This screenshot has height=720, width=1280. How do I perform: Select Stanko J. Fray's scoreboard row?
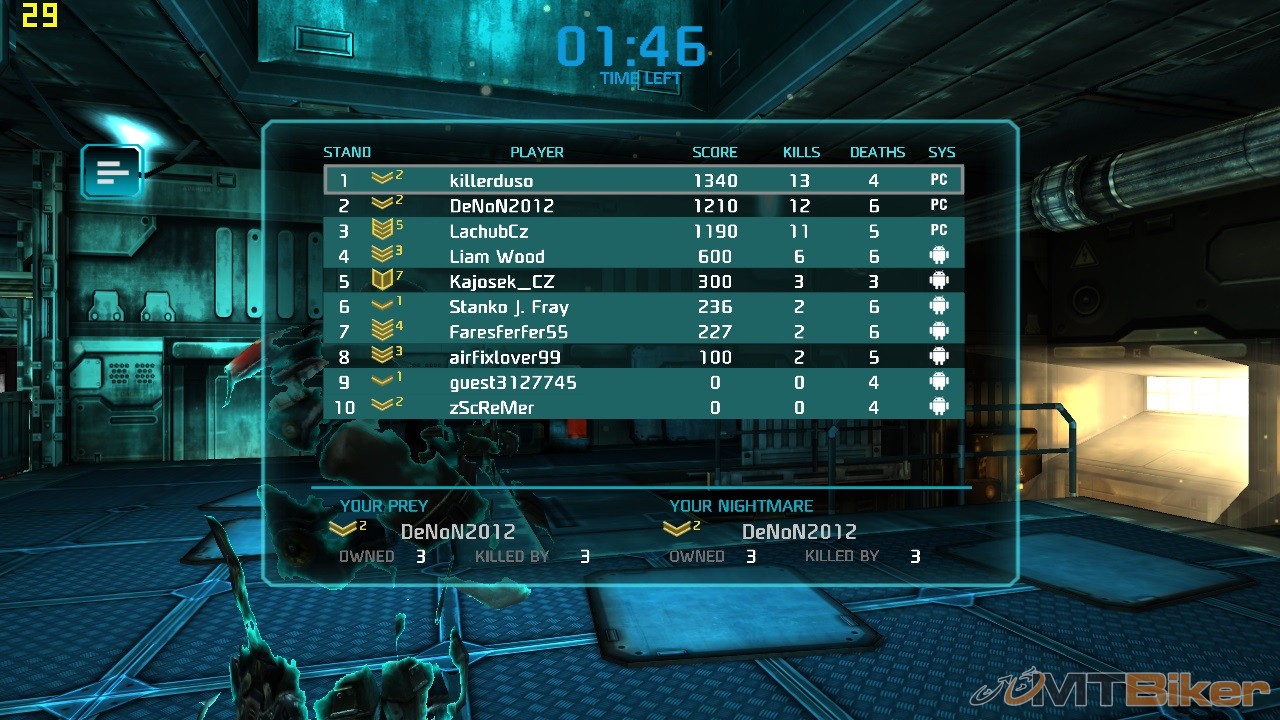pos(643,307)
